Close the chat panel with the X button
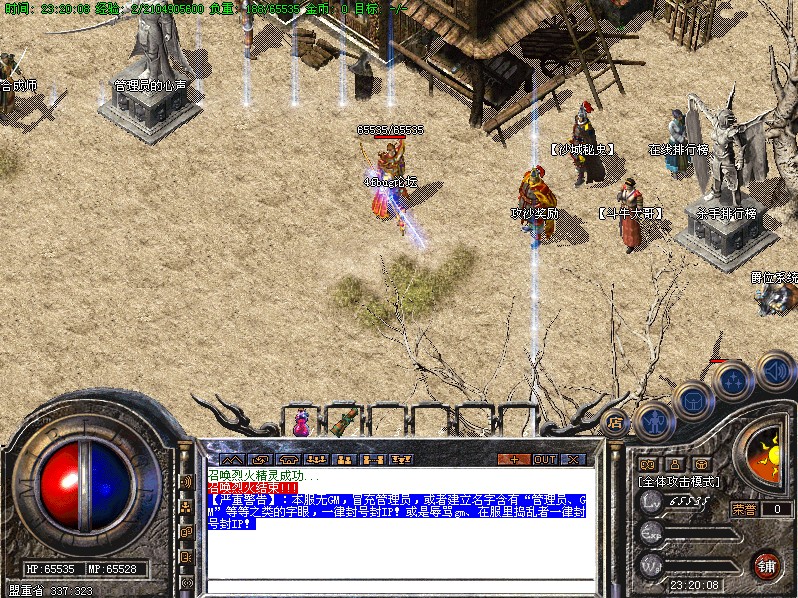Viewport: 798px width, 598px height. point(573,459)
